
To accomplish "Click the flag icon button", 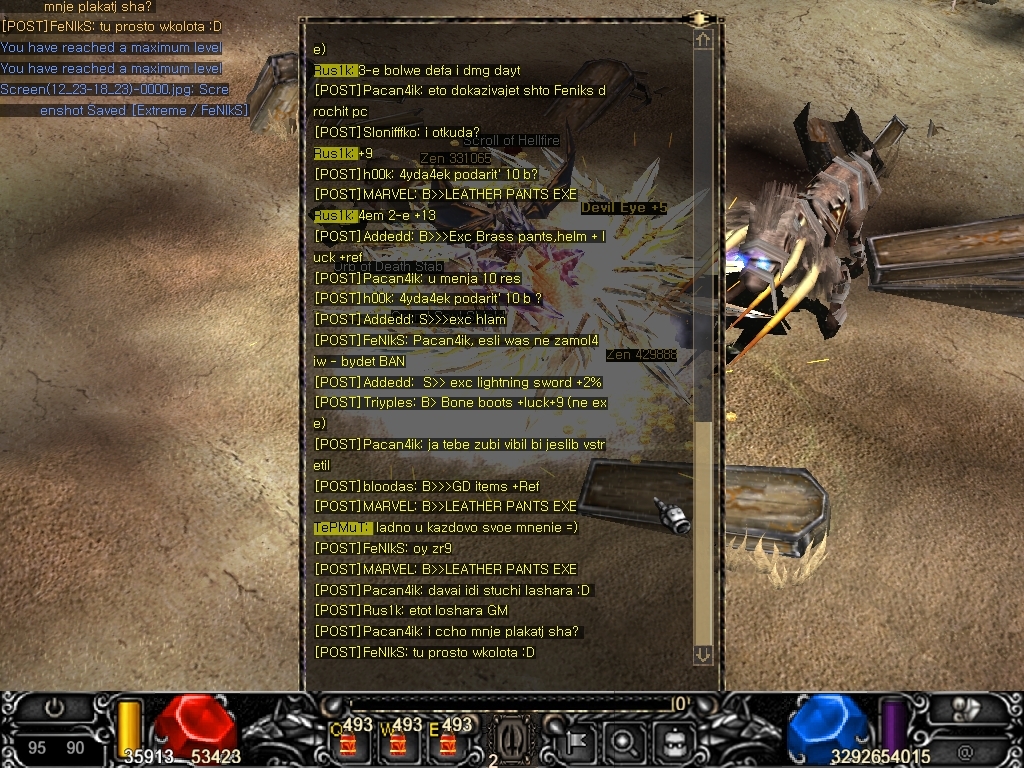I will [x=576, y=741].
